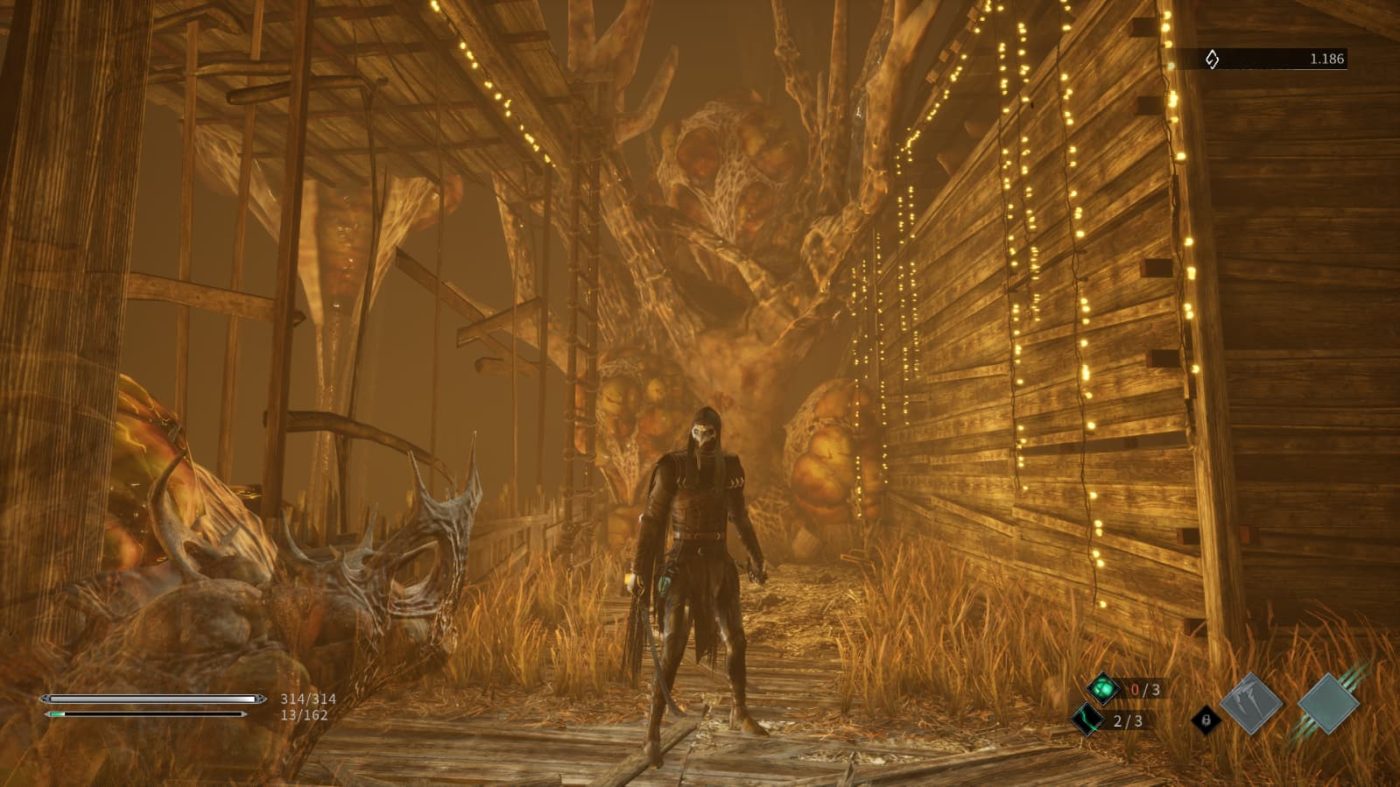This screenshot has width=1400, height=787.
Task: Select the empty diamond slot with green streaks
Action: point(1328,703)
